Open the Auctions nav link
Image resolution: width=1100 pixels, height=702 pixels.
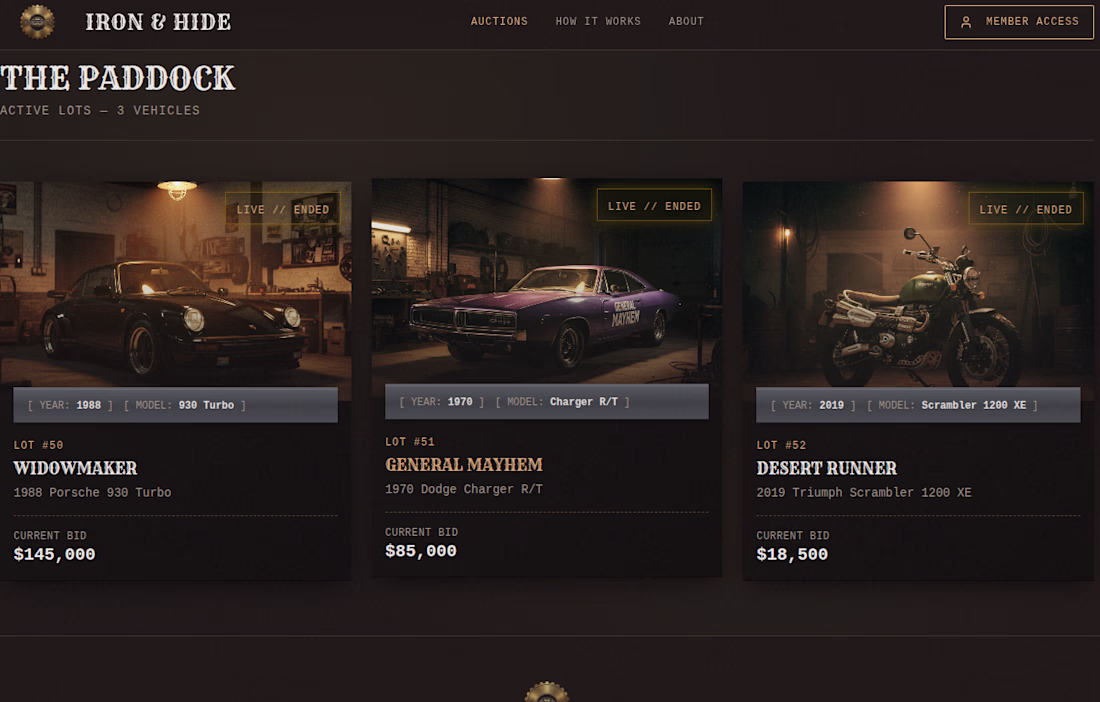499,21
